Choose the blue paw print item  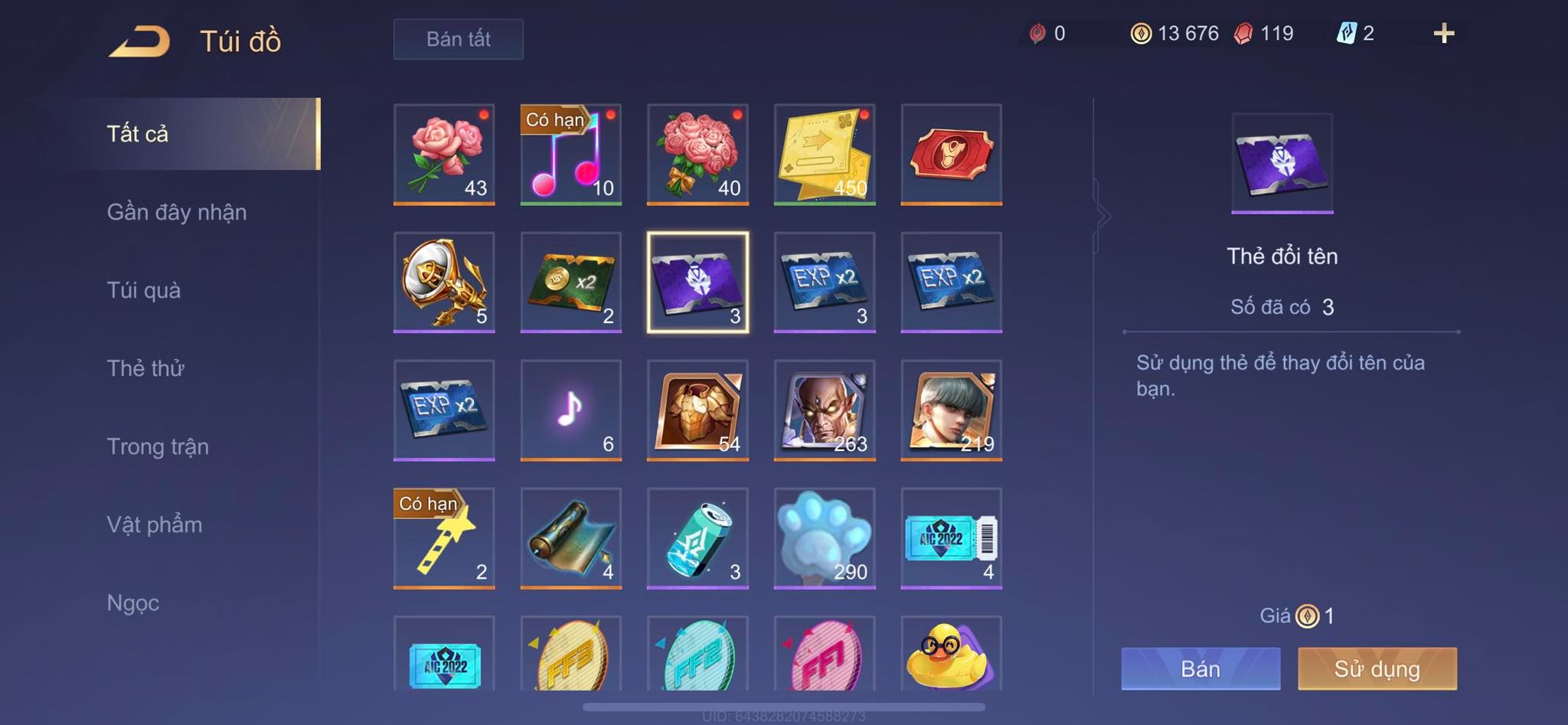(x=825, y=537)
